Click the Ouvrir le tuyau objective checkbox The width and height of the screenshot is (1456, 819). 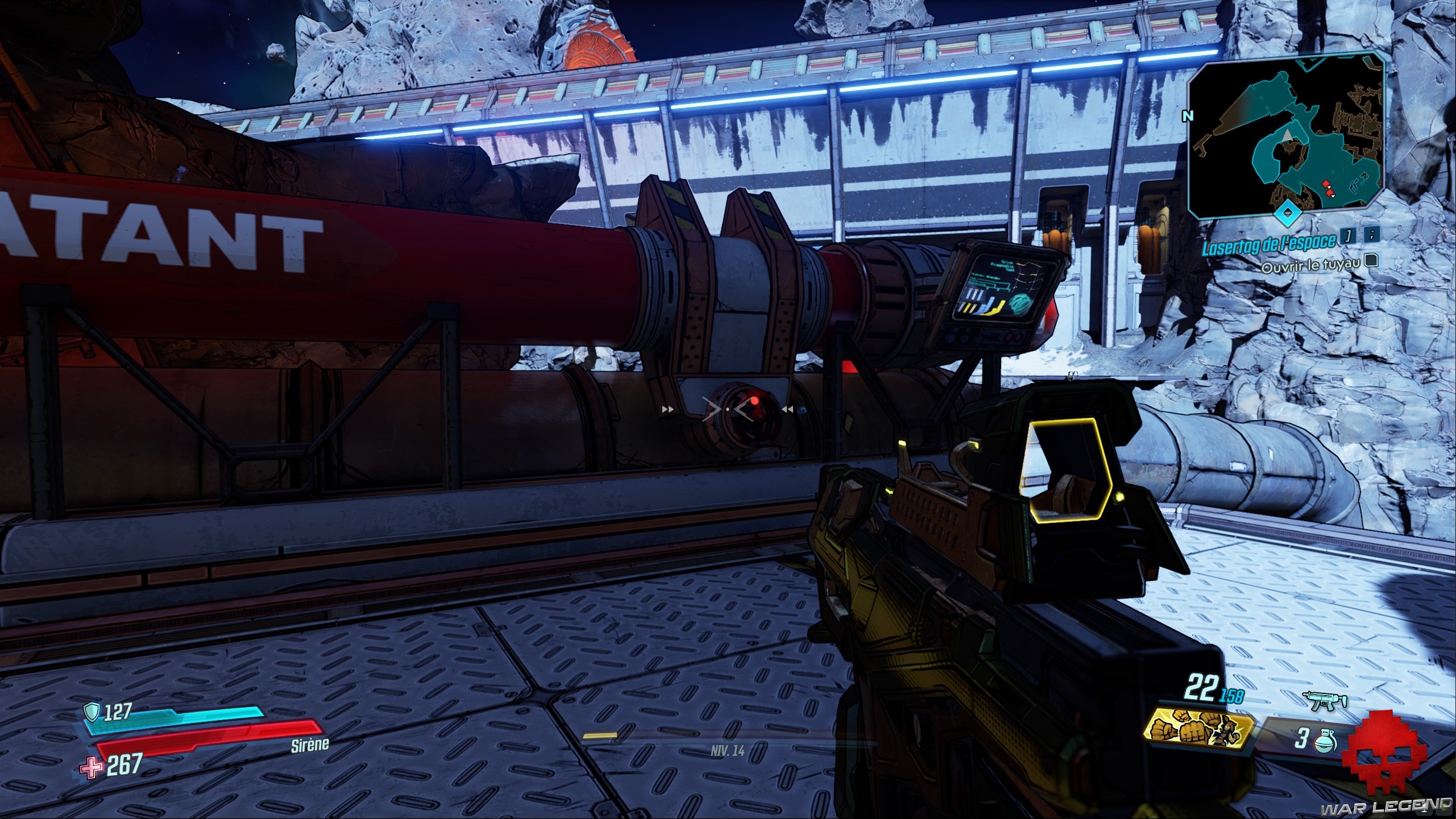1371,260
